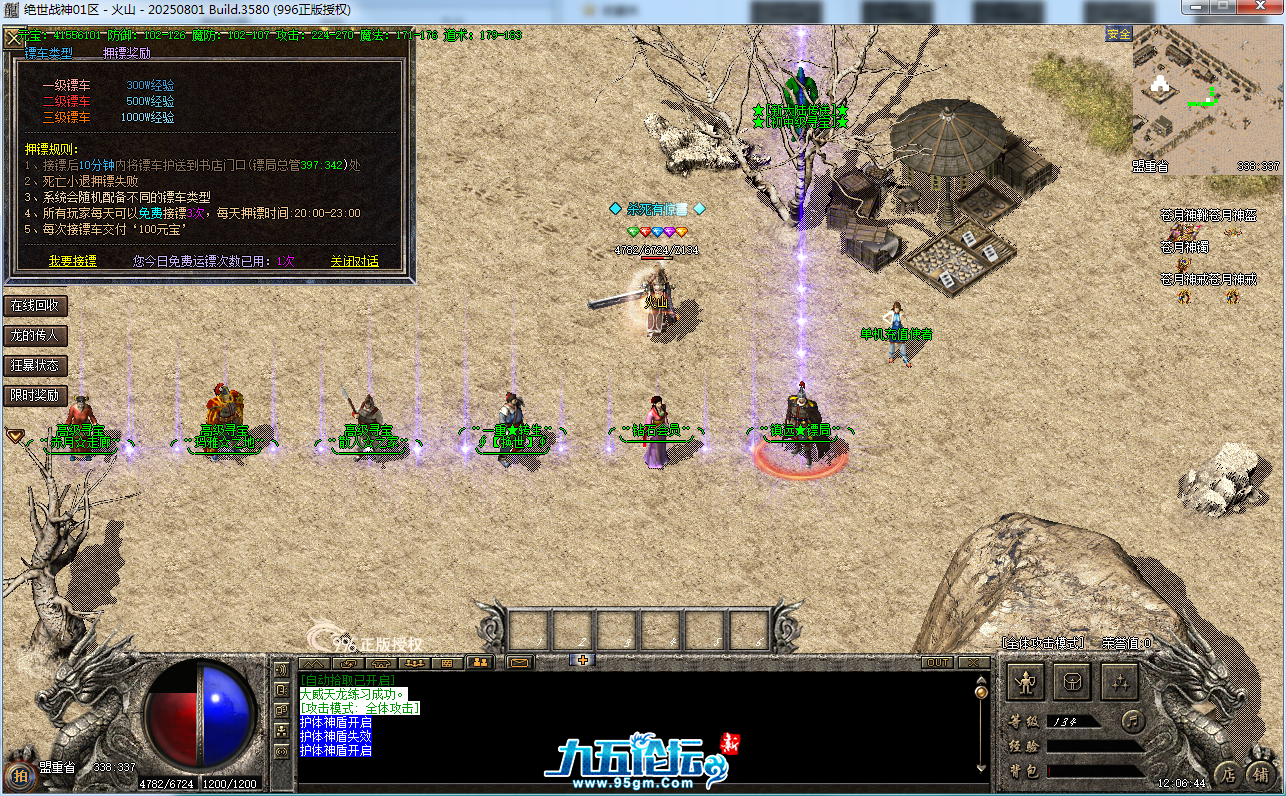The width and height of the screenshot is (1286, 796).
Task: Click the 我要接镖 dialogue link
Action: 73,261
